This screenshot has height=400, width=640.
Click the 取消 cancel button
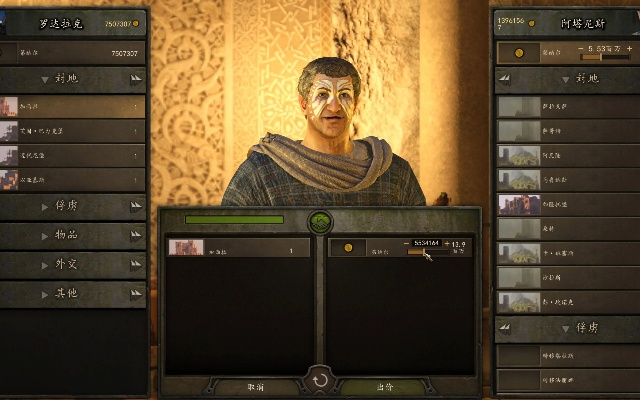point(255,386)
